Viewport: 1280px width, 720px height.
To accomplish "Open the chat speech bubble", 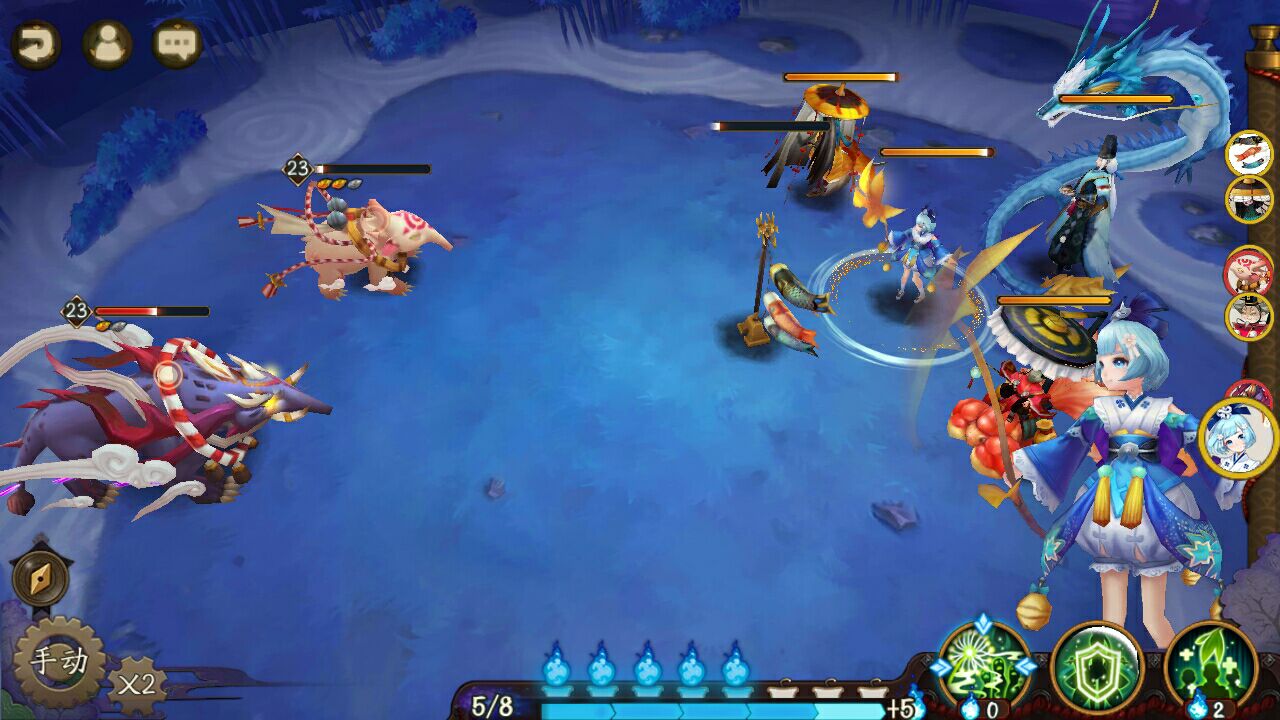I will point(178,44).
